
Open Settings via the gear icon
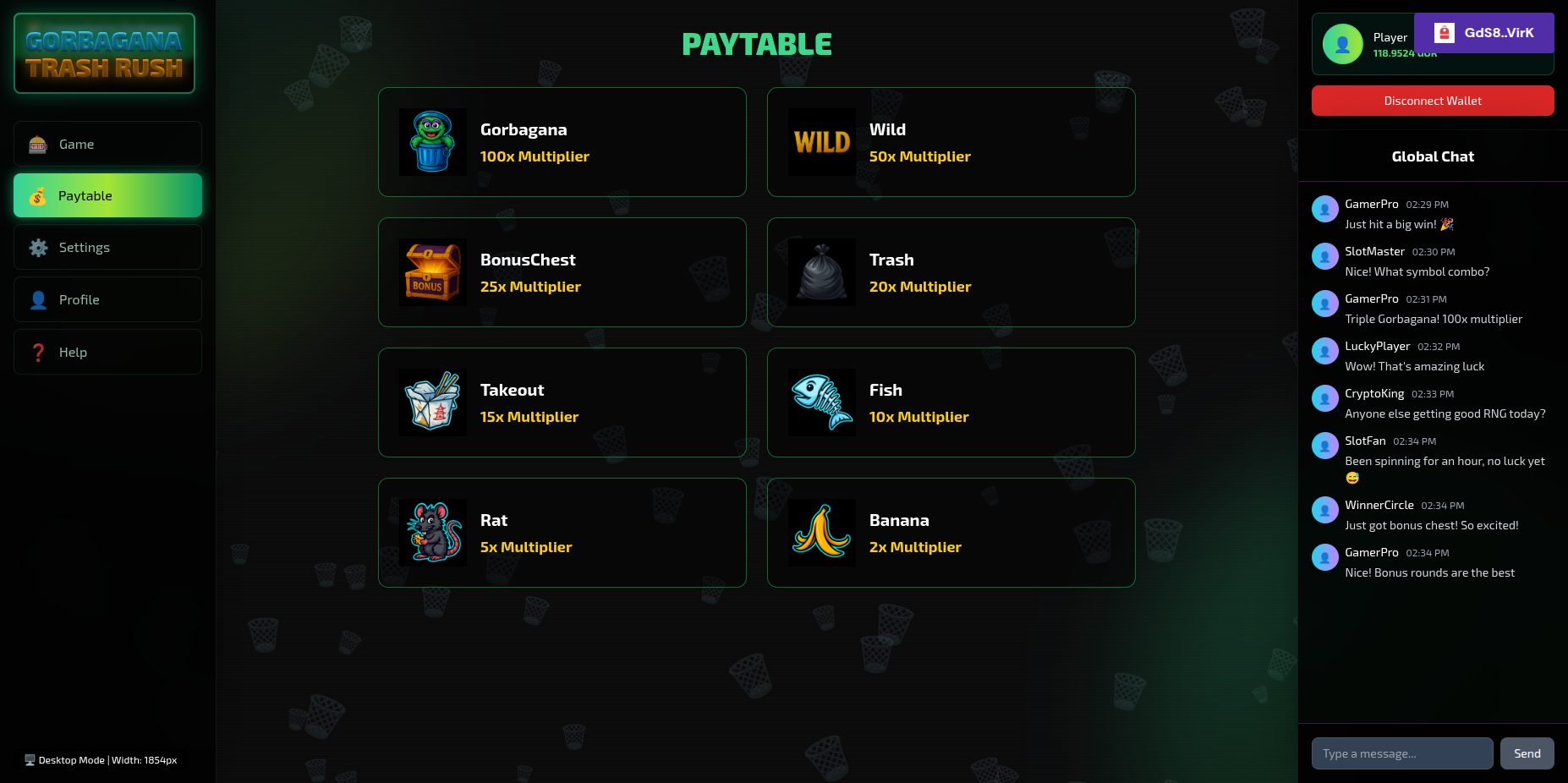point(38,247)
